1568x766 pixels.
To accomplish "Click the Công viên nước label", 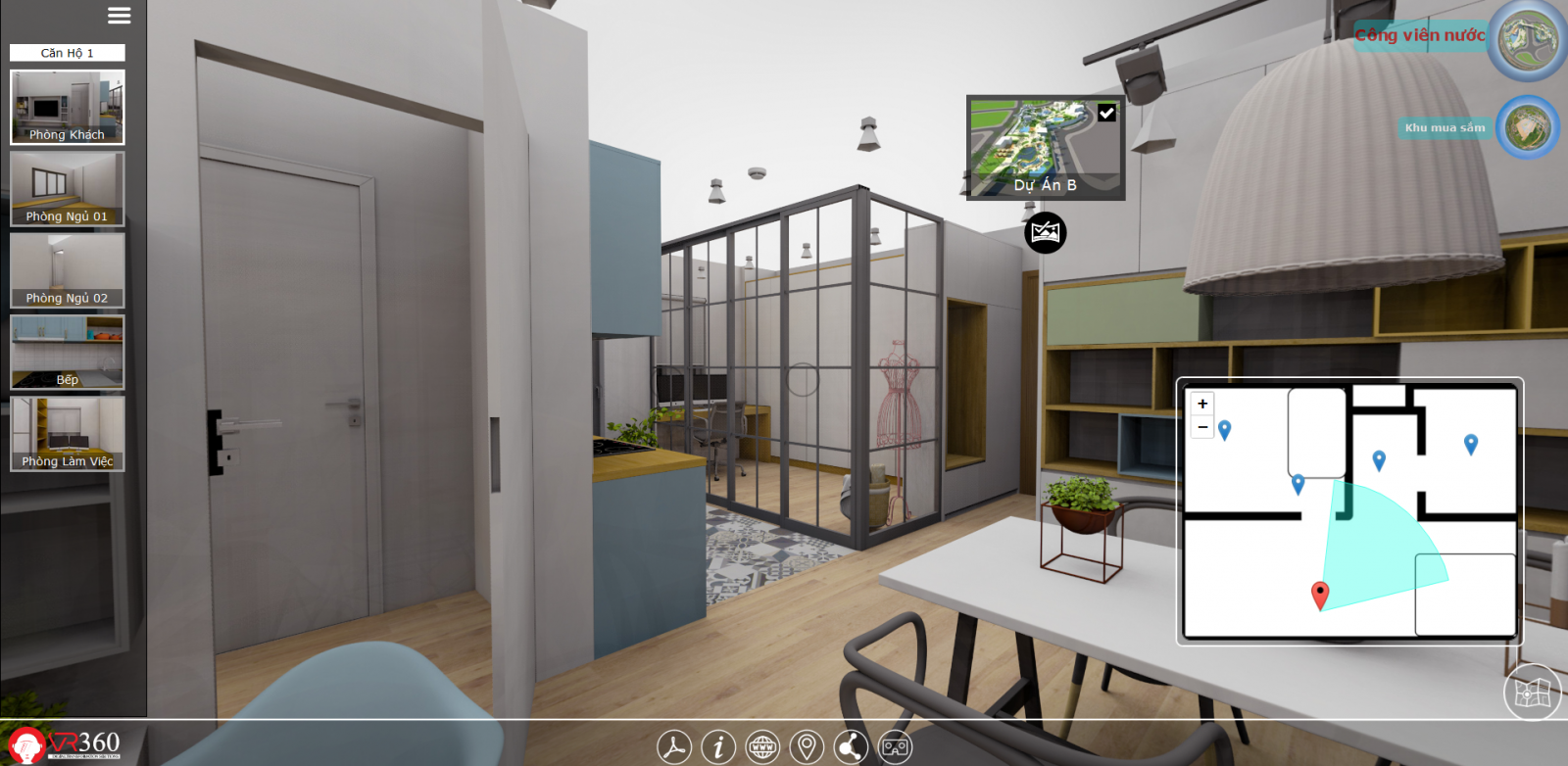I will coord(1418,34).
